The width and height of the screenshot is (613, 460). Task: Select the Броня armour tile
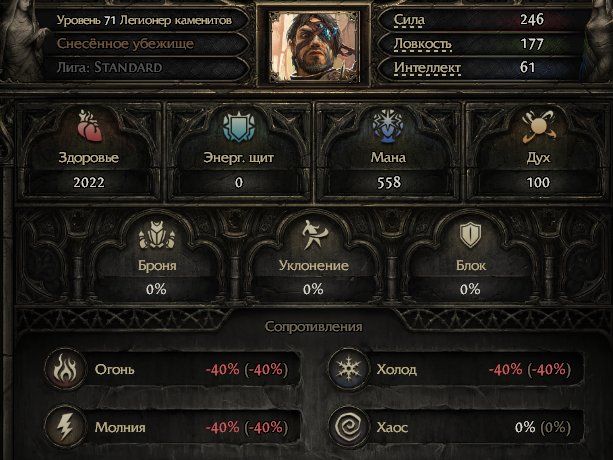coord(156,256)
